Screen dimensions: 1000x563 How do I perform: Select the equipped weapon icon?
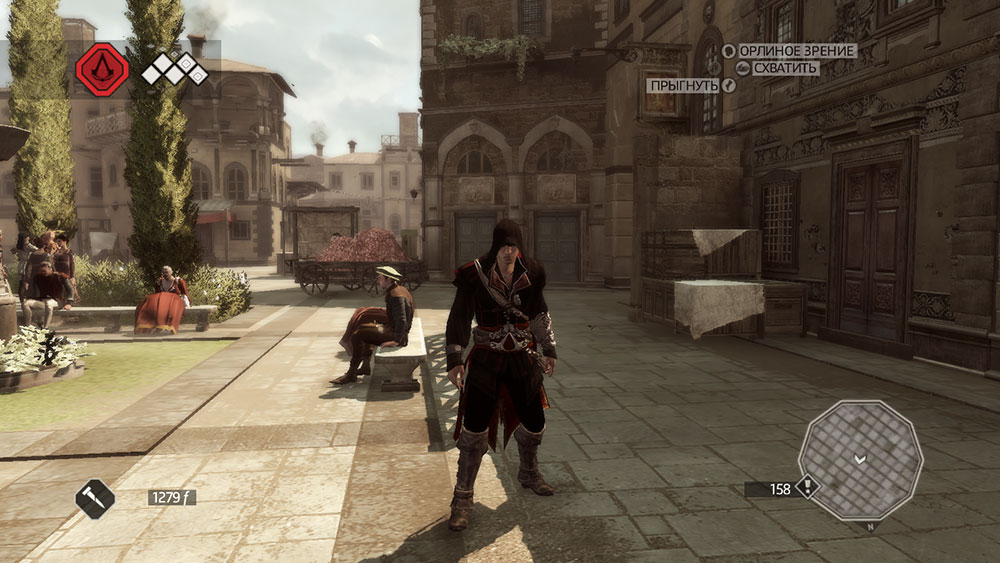(x=95, y=498)
